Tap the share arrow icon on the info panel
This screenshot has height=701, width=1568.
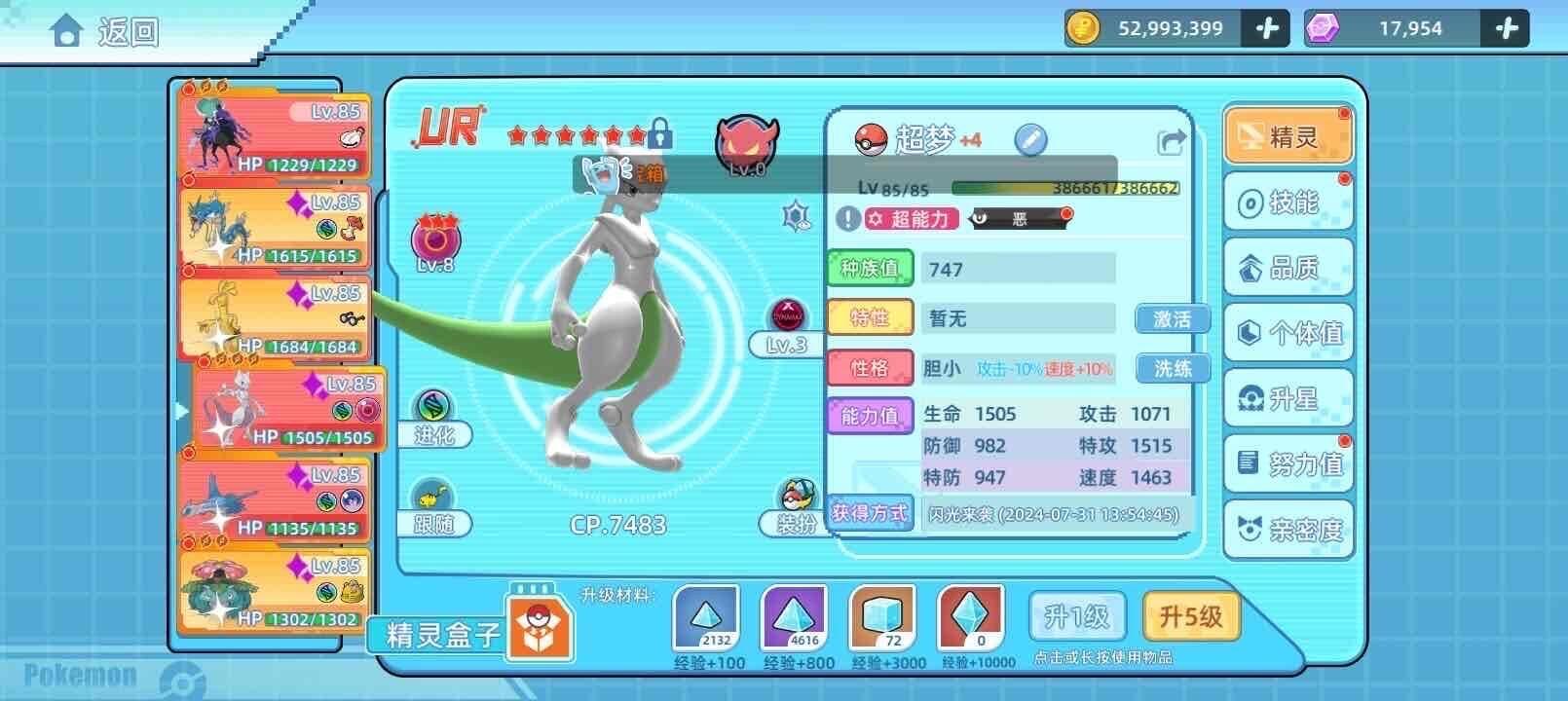click(x=1172, y=139)
